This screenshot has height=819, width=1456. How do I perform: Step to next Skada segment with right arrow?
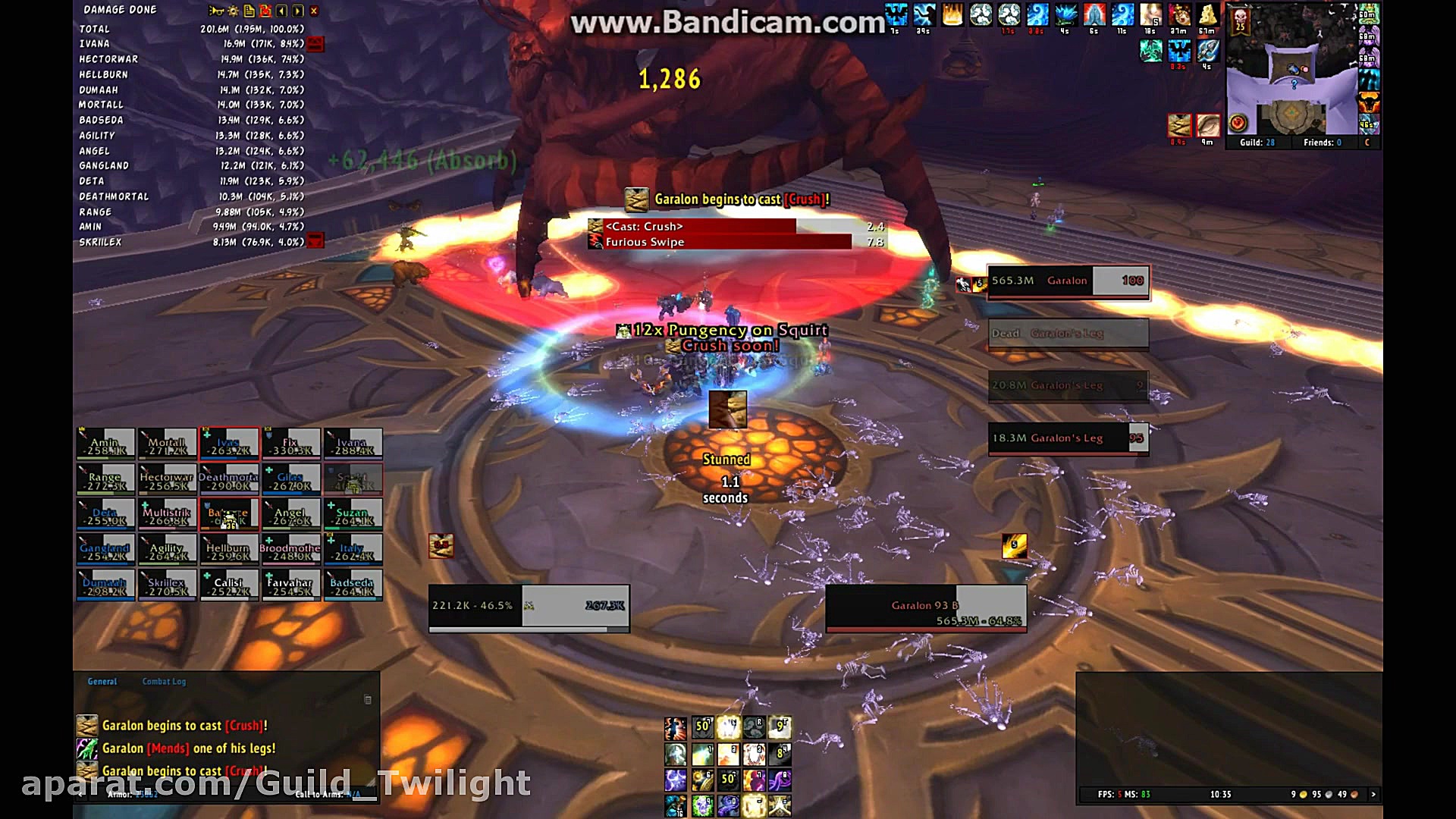coord(297,11)
